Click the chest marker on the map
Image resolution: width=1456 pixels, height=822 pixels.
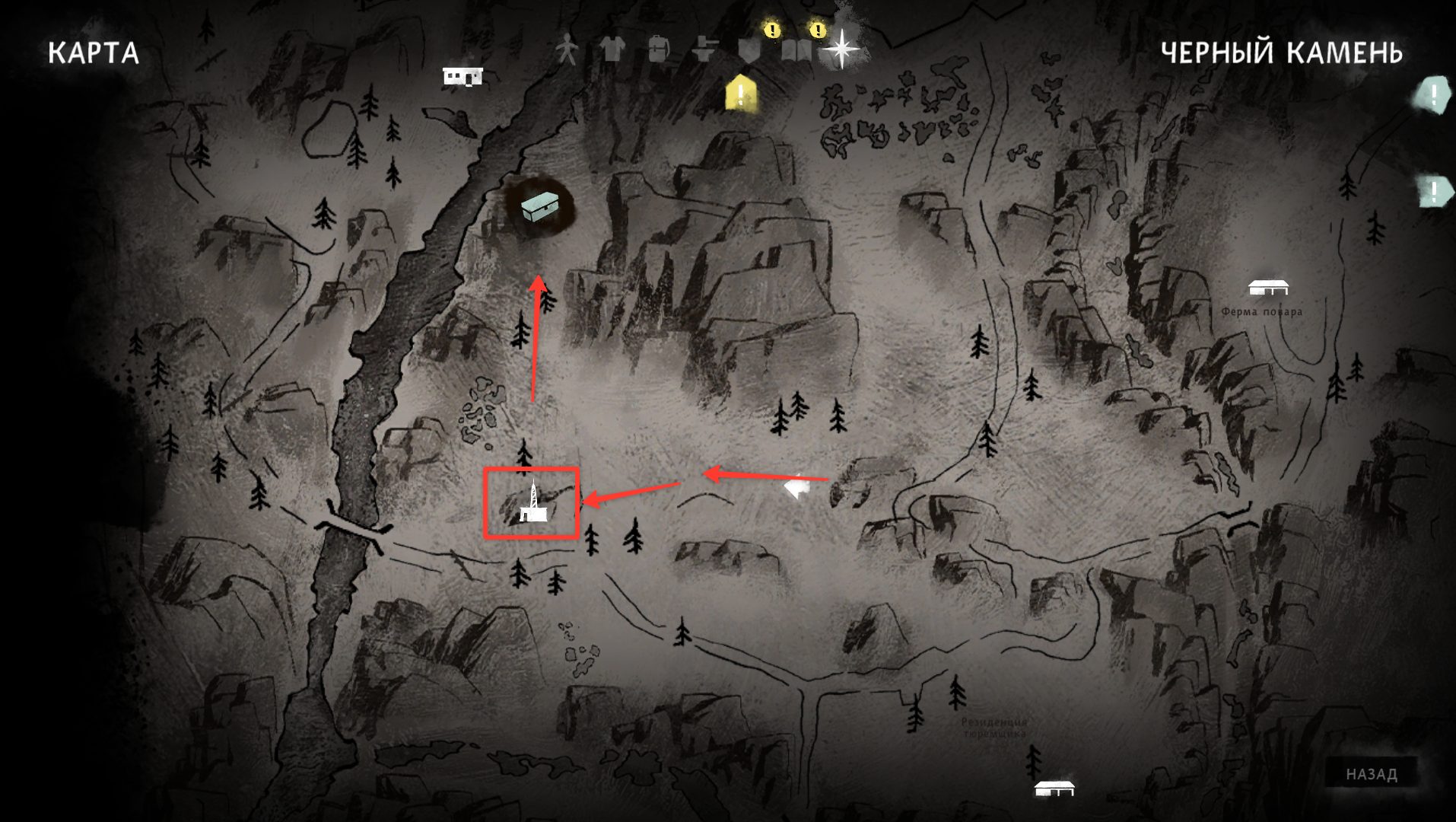coord(539,206)
